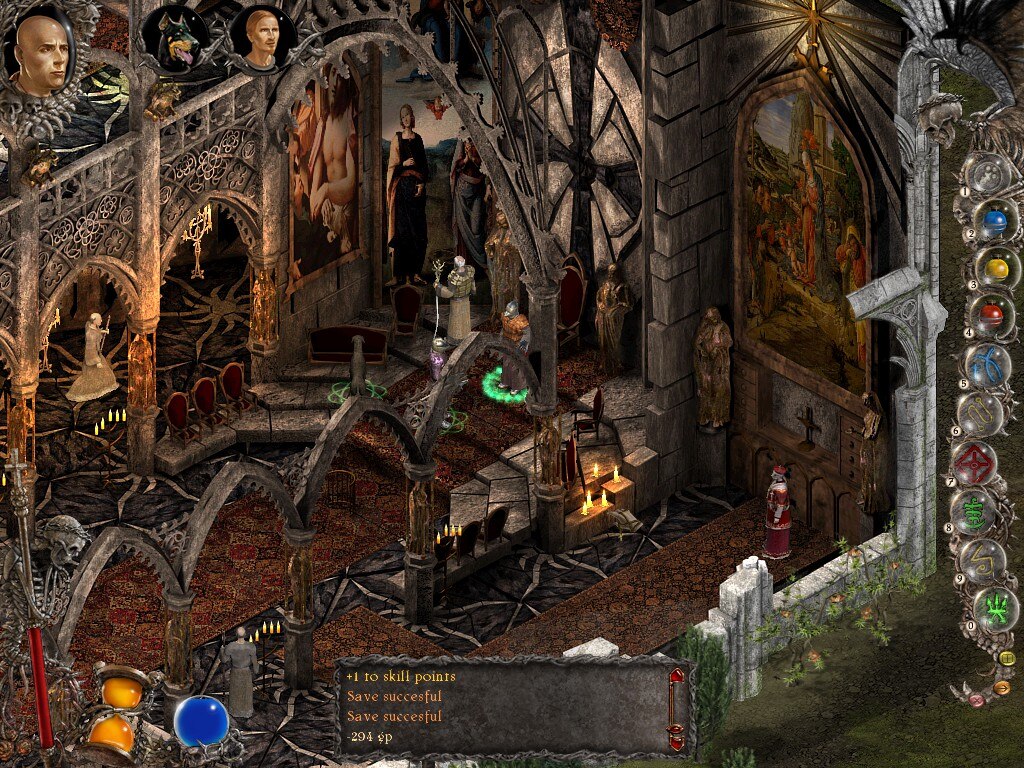
Task: Cast the yellow zigzag rune in slot 9
Action: [983, 560]
